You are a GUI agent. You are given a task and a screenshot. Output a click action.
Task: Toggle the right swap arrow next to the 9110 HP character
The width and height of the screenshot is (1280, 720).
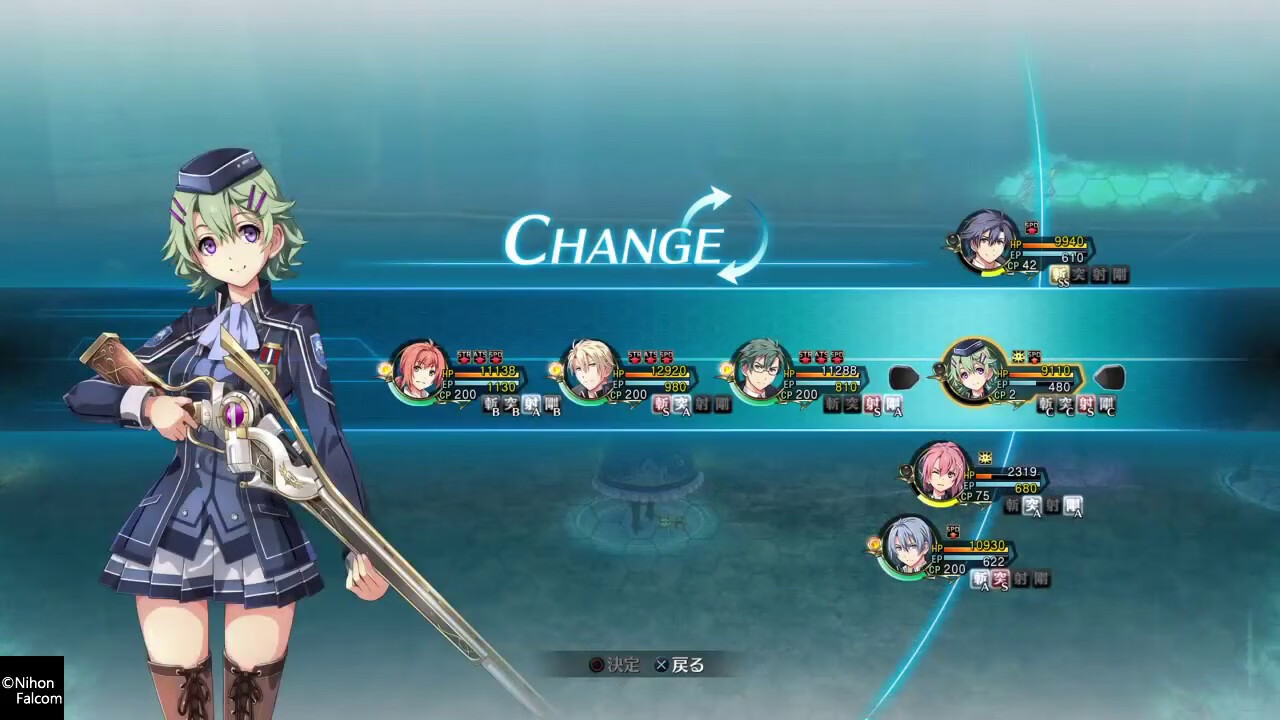1107,376
